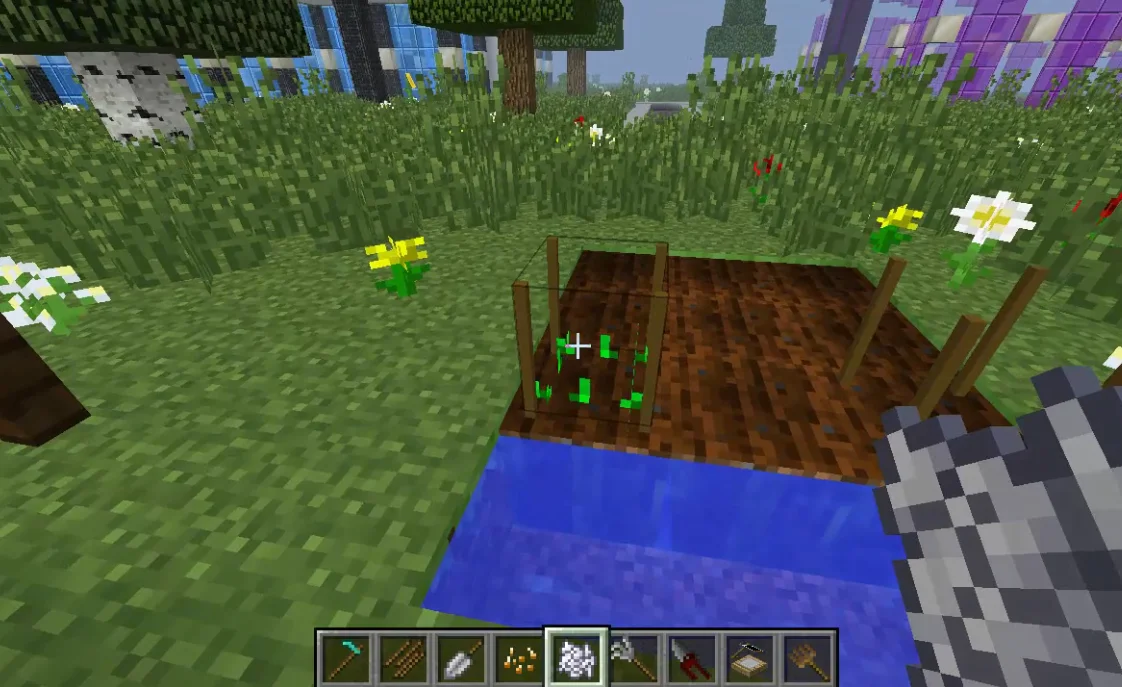Image resolution: width=1122 pixels, height=687 pixels.
Task: Select the iron rake hotbar slot
Action: pyautogui.click(x=634, y=659)
